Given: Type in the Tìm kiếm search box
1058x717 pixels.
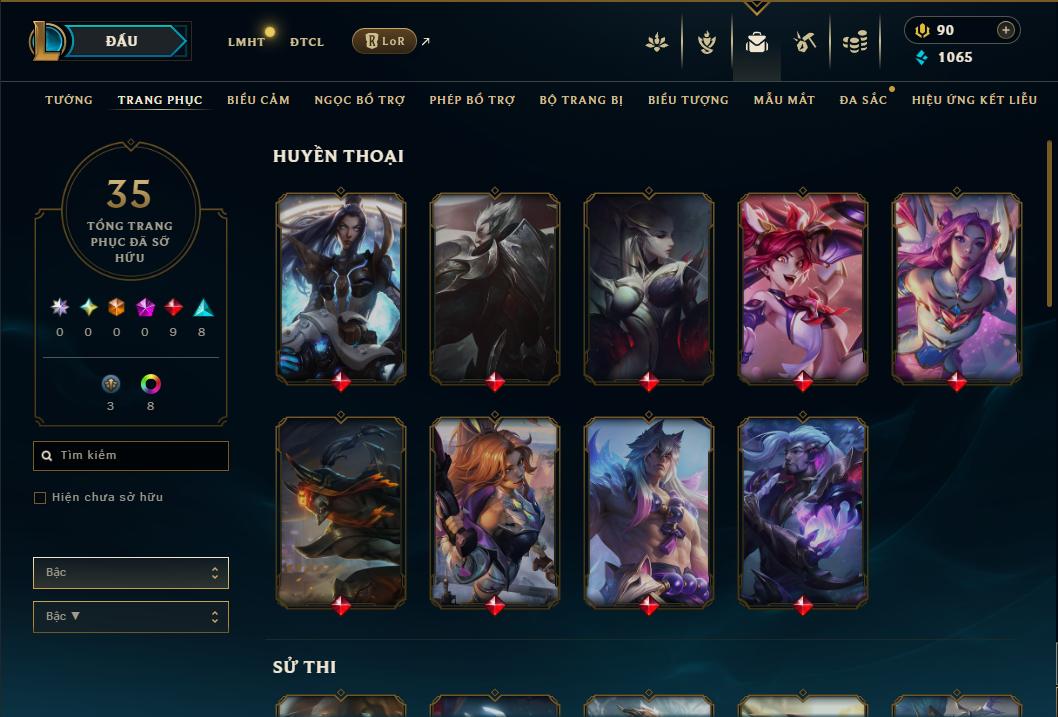Looking at the screenshot, I should [140, 456].
